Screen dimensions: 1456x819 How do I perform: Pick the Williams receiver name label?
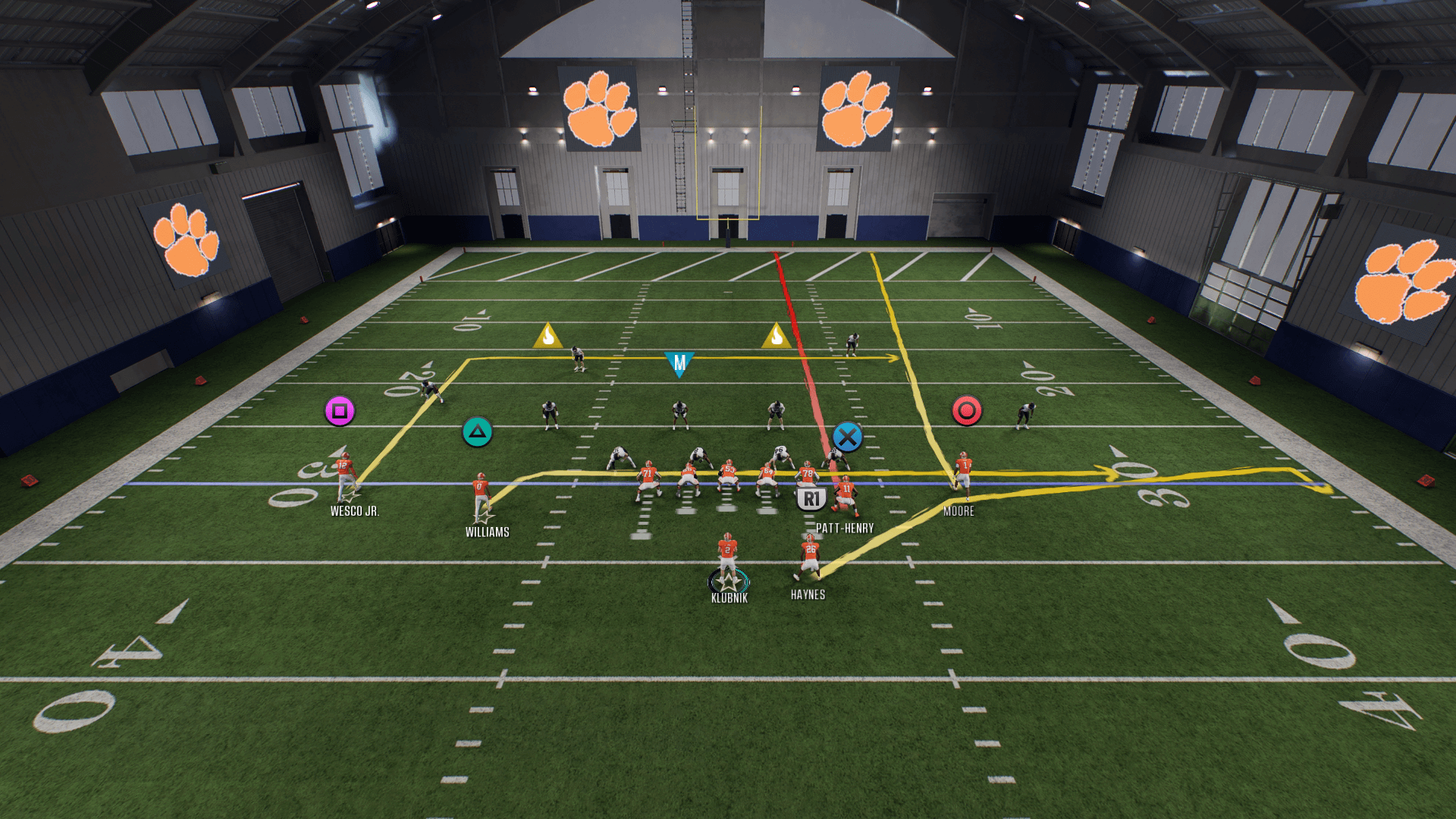pos(487,532)
